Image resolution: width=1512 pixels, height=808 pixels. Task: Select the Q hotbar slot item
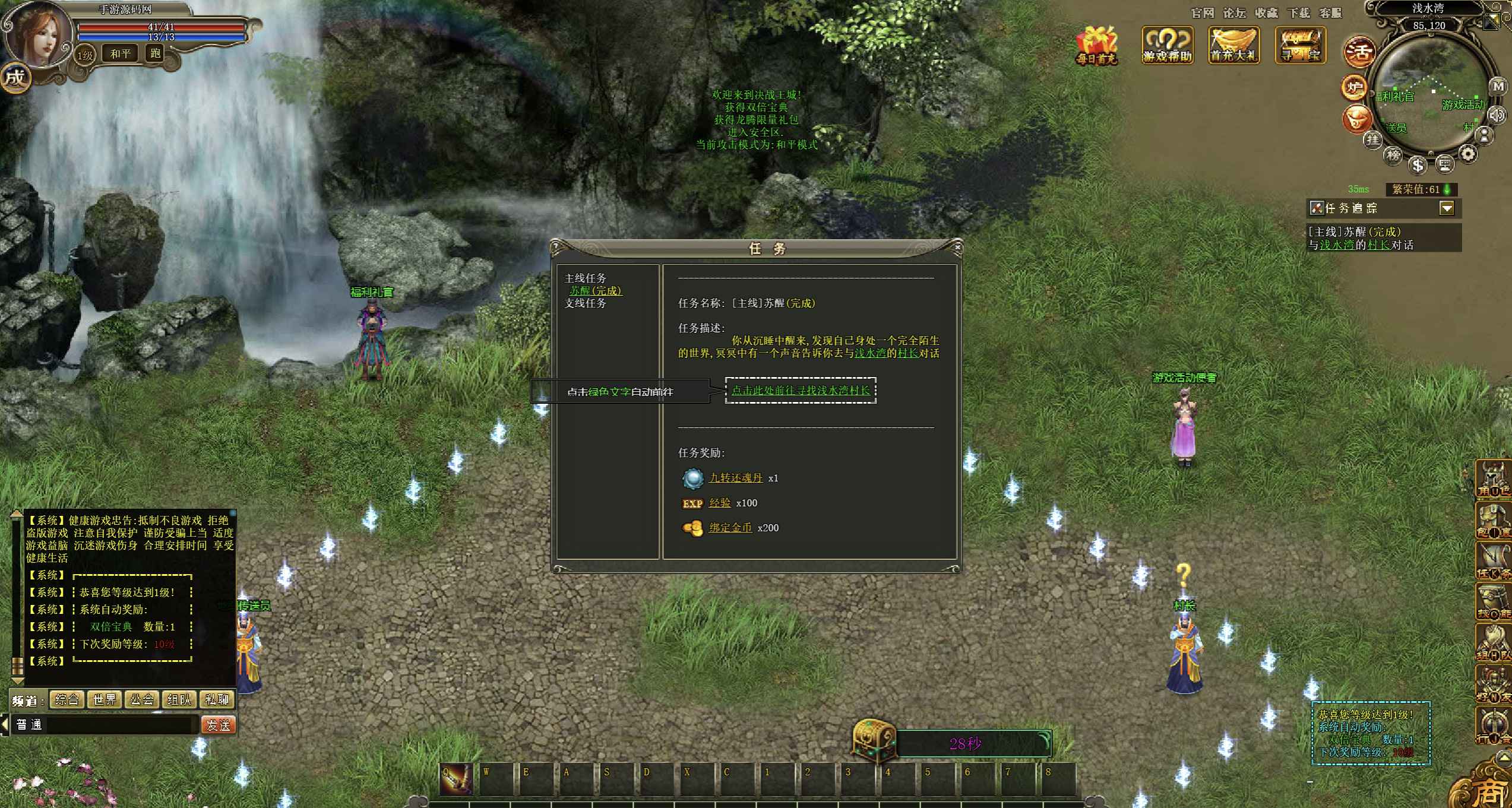tap(456, 778)
